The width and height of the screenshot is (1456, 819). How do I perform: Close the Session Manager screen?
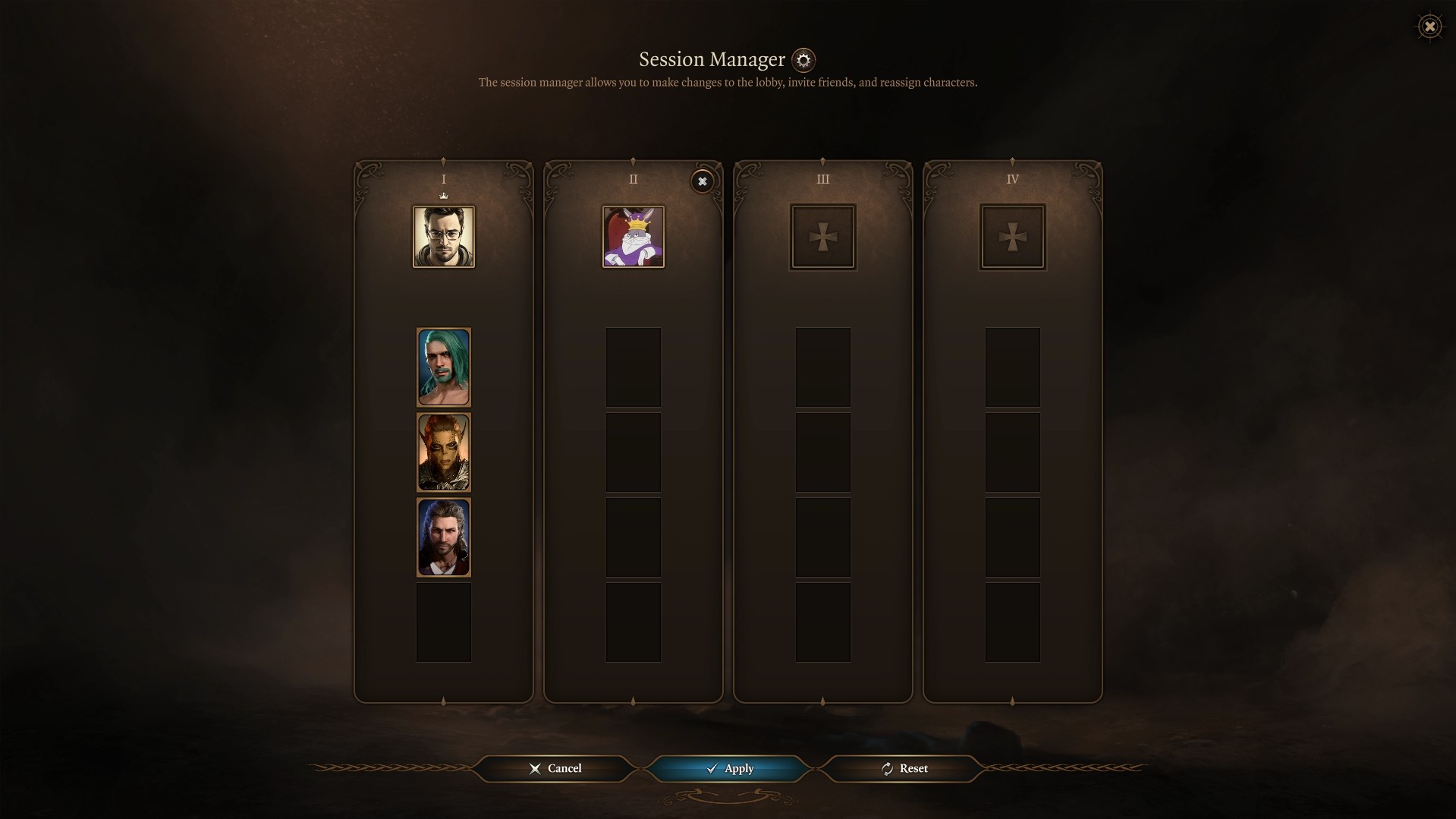pyautogui.click(x=1429, y=27)
